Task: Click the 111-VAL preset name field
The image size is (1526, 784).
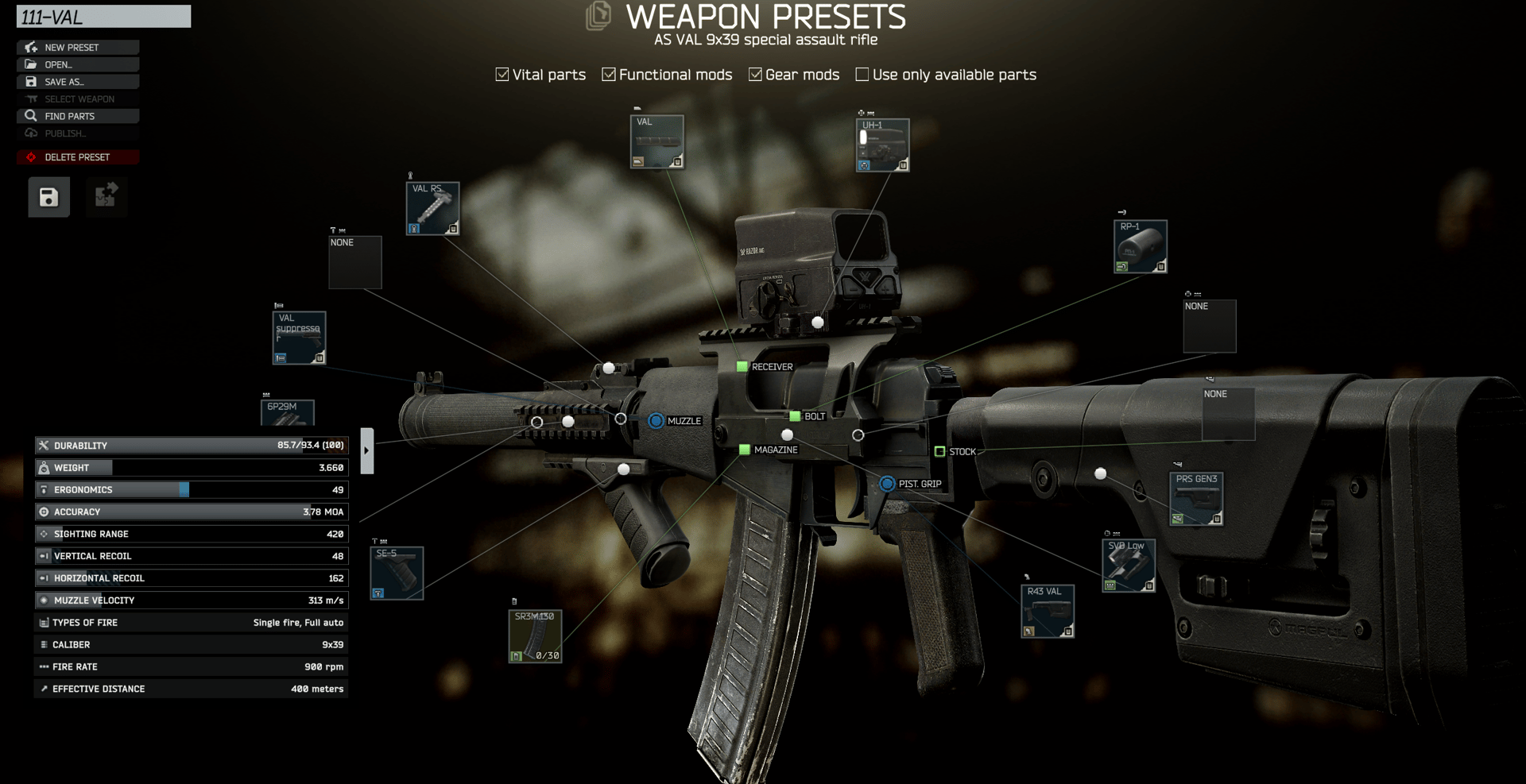Action: [x=103, y=16]
